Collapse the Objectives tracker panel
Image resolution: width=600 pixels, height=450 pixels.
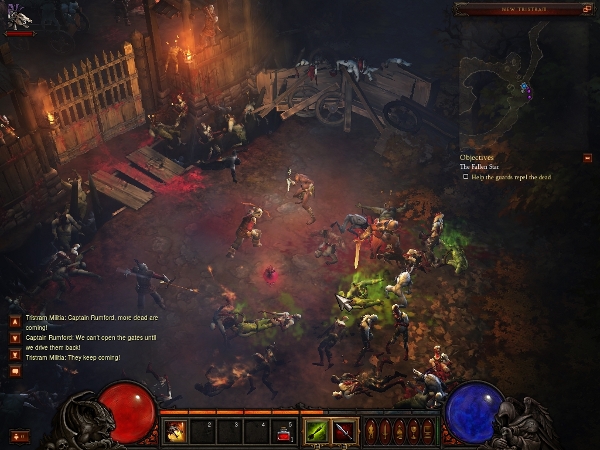[587, 157]
